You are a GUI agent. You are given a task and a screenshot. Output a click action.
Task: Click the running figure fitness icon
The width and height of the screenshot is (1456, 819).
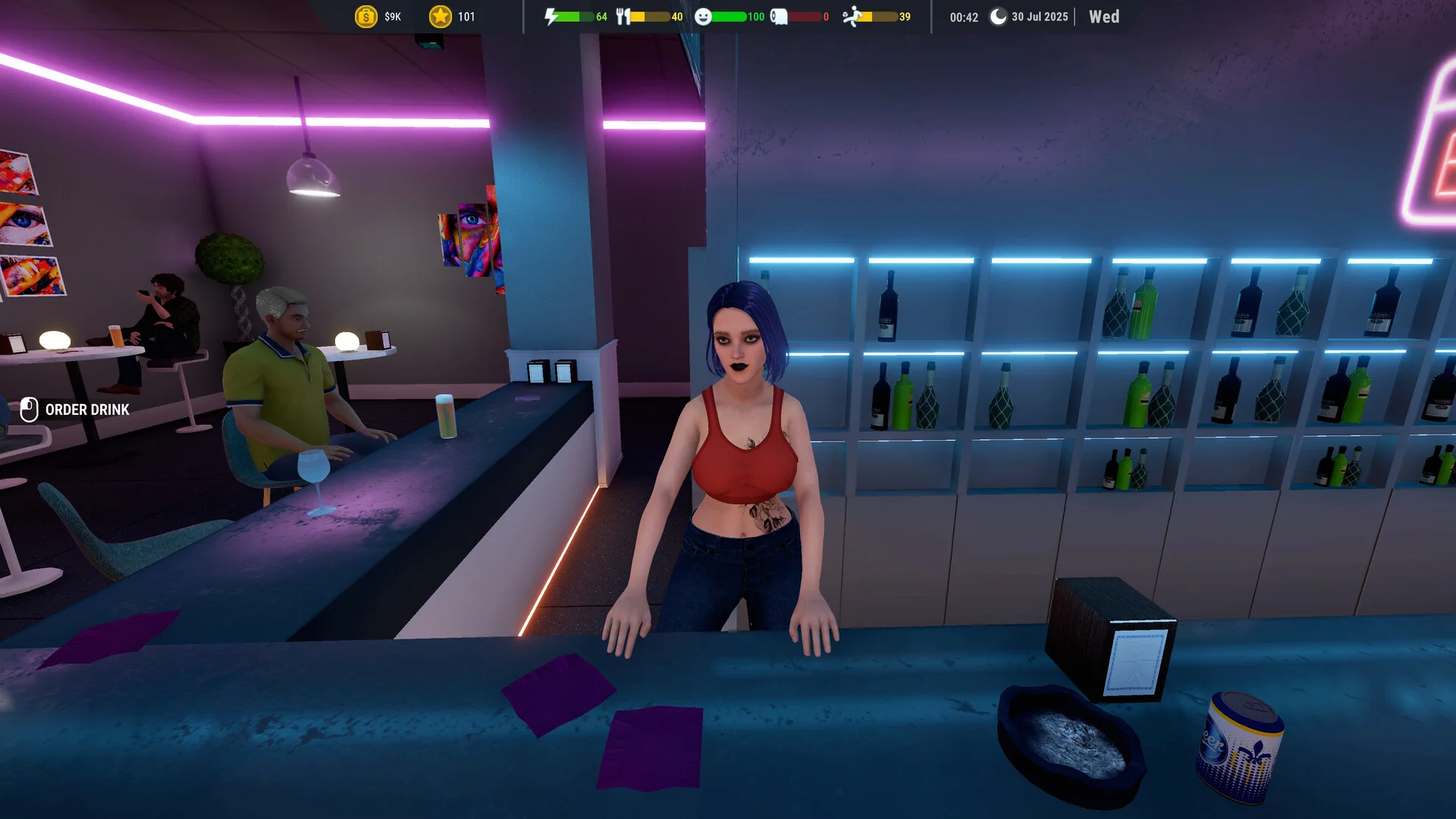coord(852,17)
